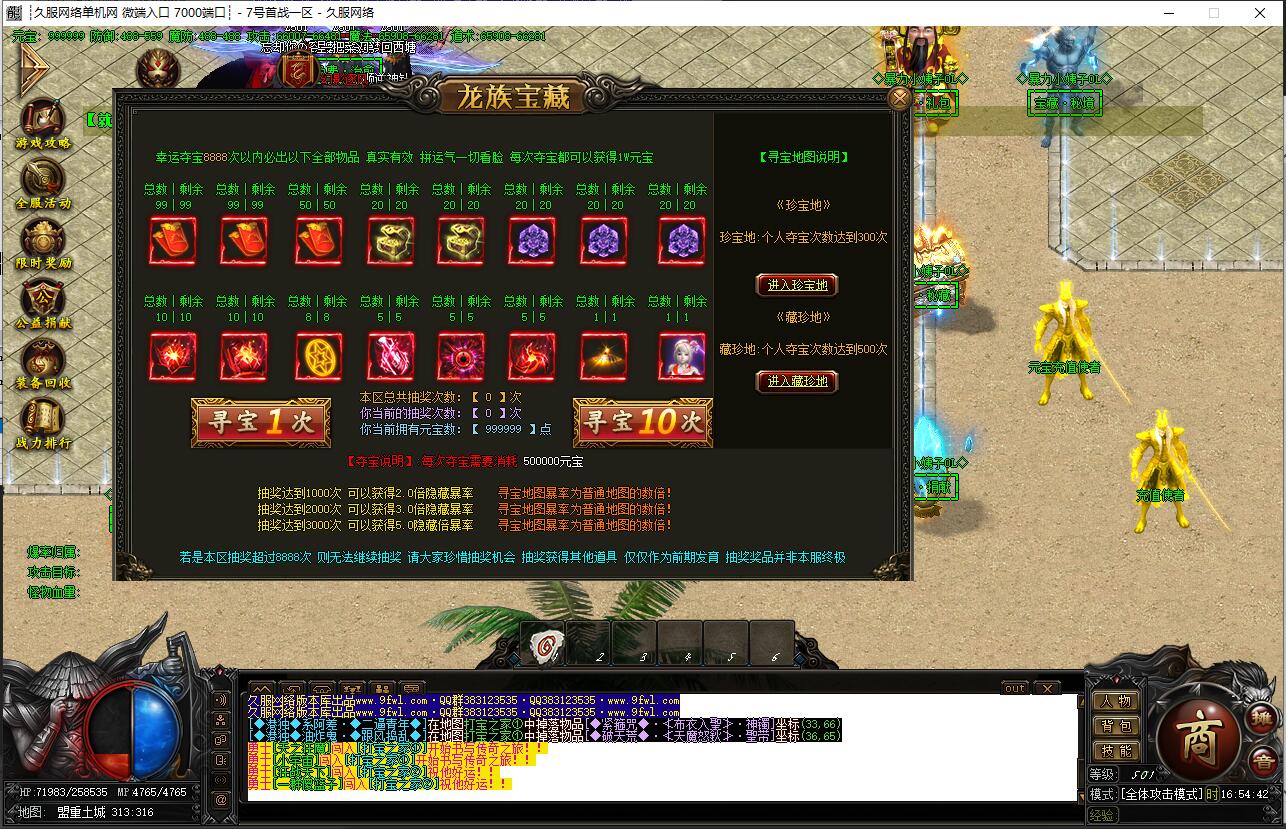Minimize the game window

[x=1168, y=13]
